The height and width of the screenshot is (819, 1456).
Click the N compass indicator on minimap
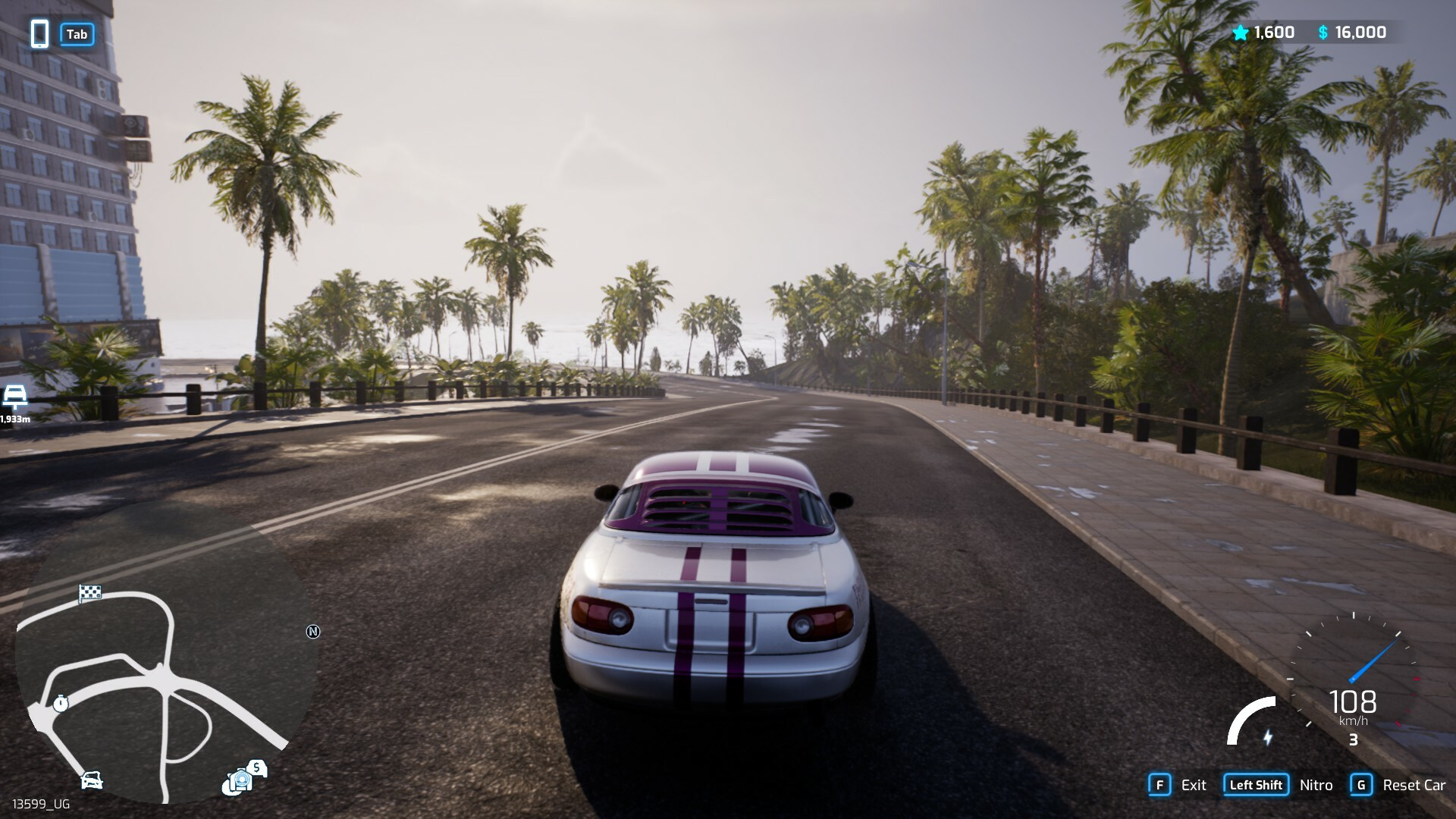click(x=314, y=629)
